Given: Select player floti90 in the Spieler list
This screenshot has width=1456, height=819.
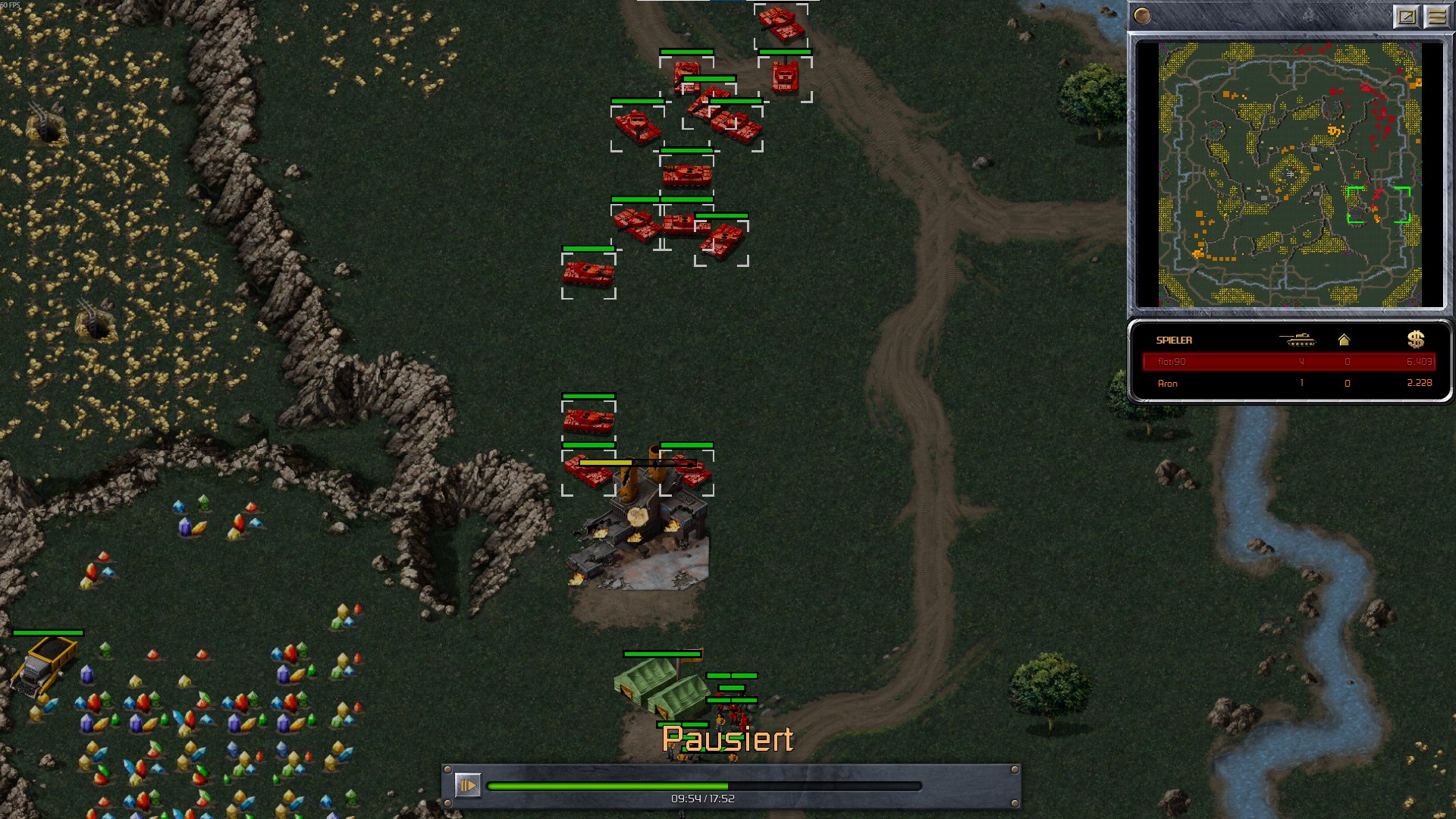Looking at the screenshot, I should point(1172,362).
